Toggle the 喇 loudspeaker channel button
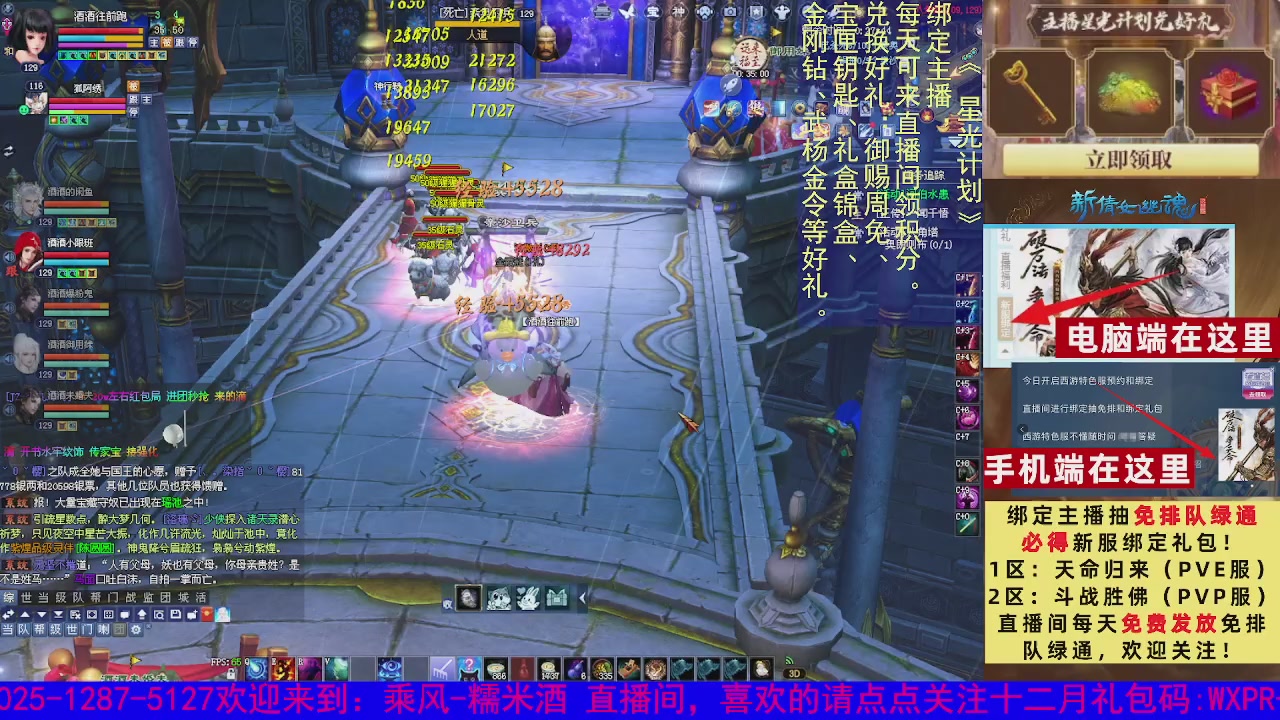This screenshot has width=1280, height=720. point(103,629)
